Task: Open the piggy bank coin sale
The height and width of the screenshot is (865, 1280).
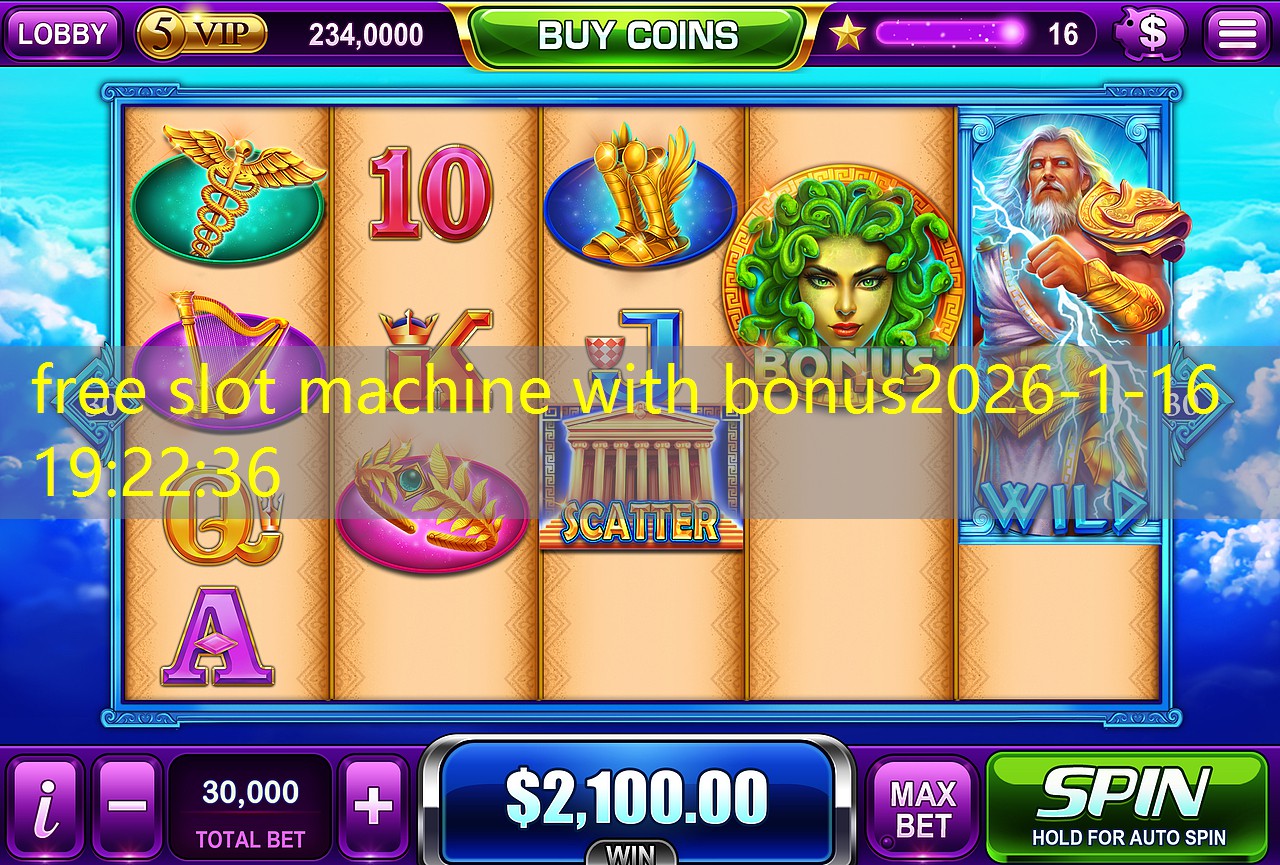Action: [x=1150, y=33]
